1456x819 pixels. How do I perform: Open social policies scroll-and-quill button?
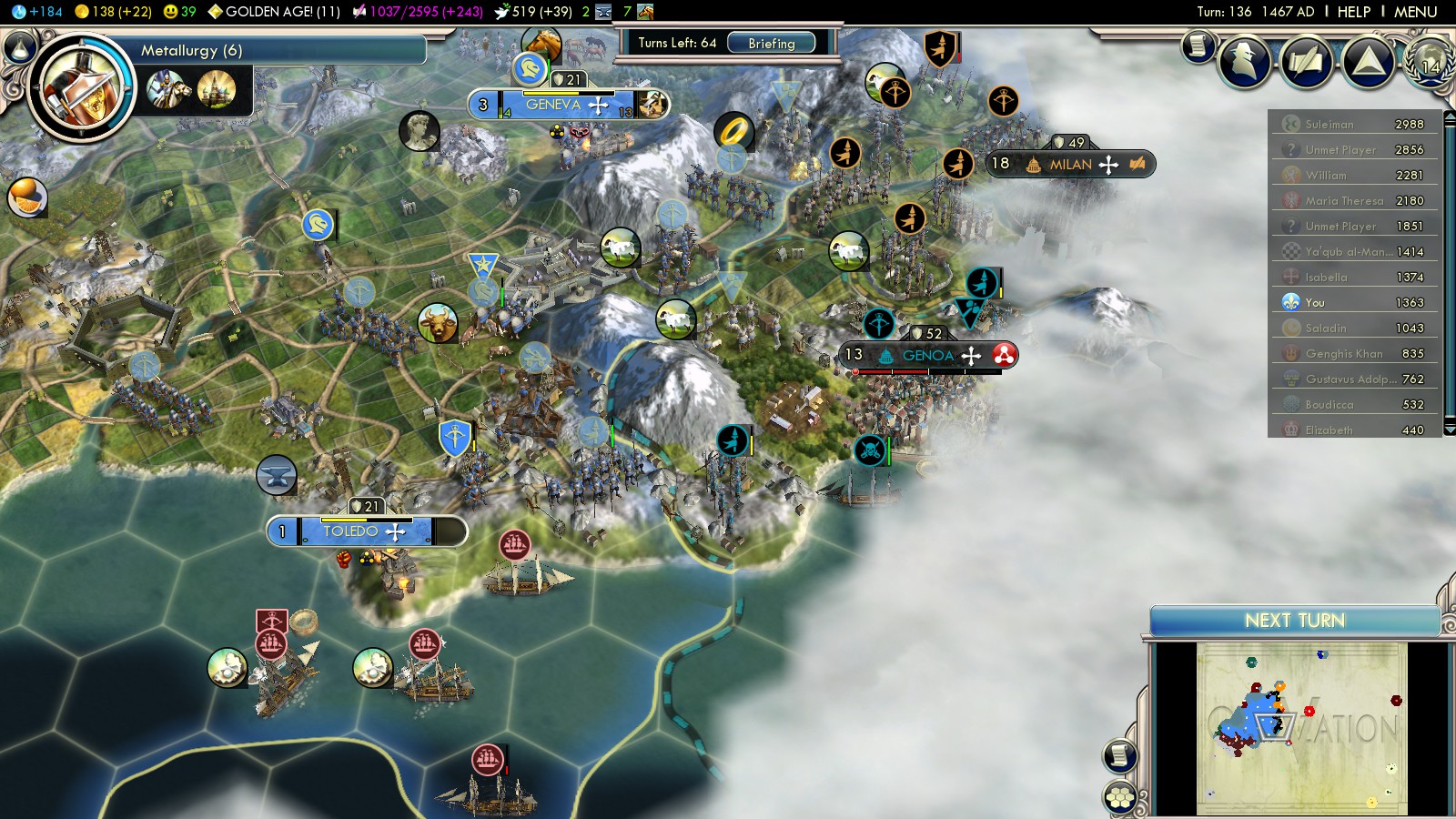point(1306,62)
